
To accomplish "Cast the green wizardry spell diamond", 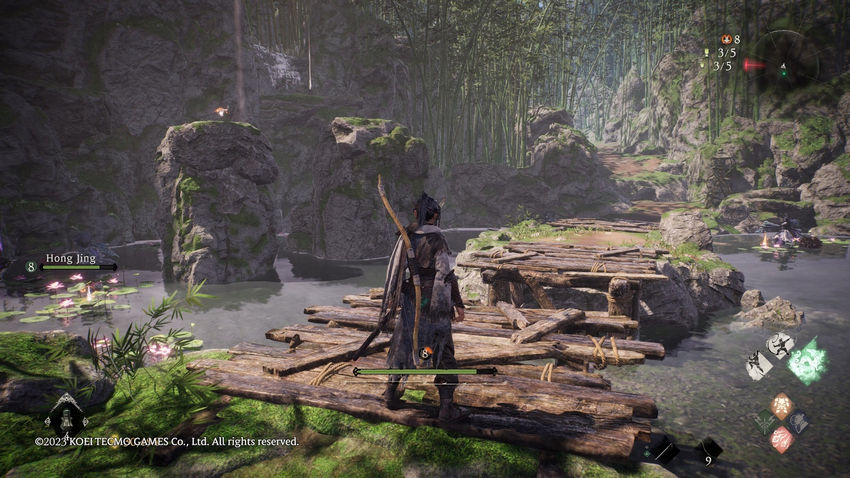I will coord(766,422).
